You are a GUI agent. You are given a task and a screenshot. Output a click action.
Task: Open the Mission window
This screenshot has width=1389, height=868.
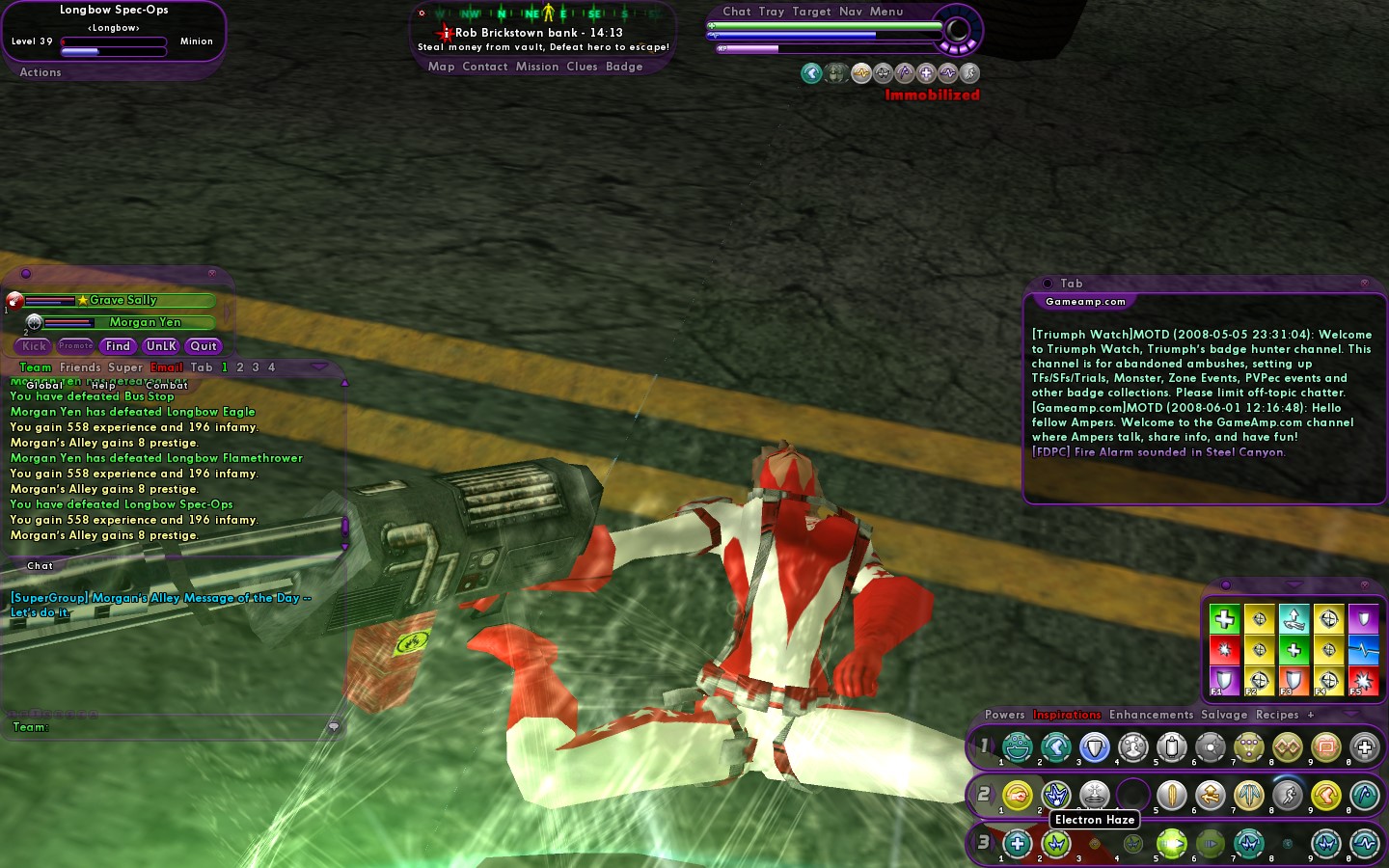pos(537,67)
